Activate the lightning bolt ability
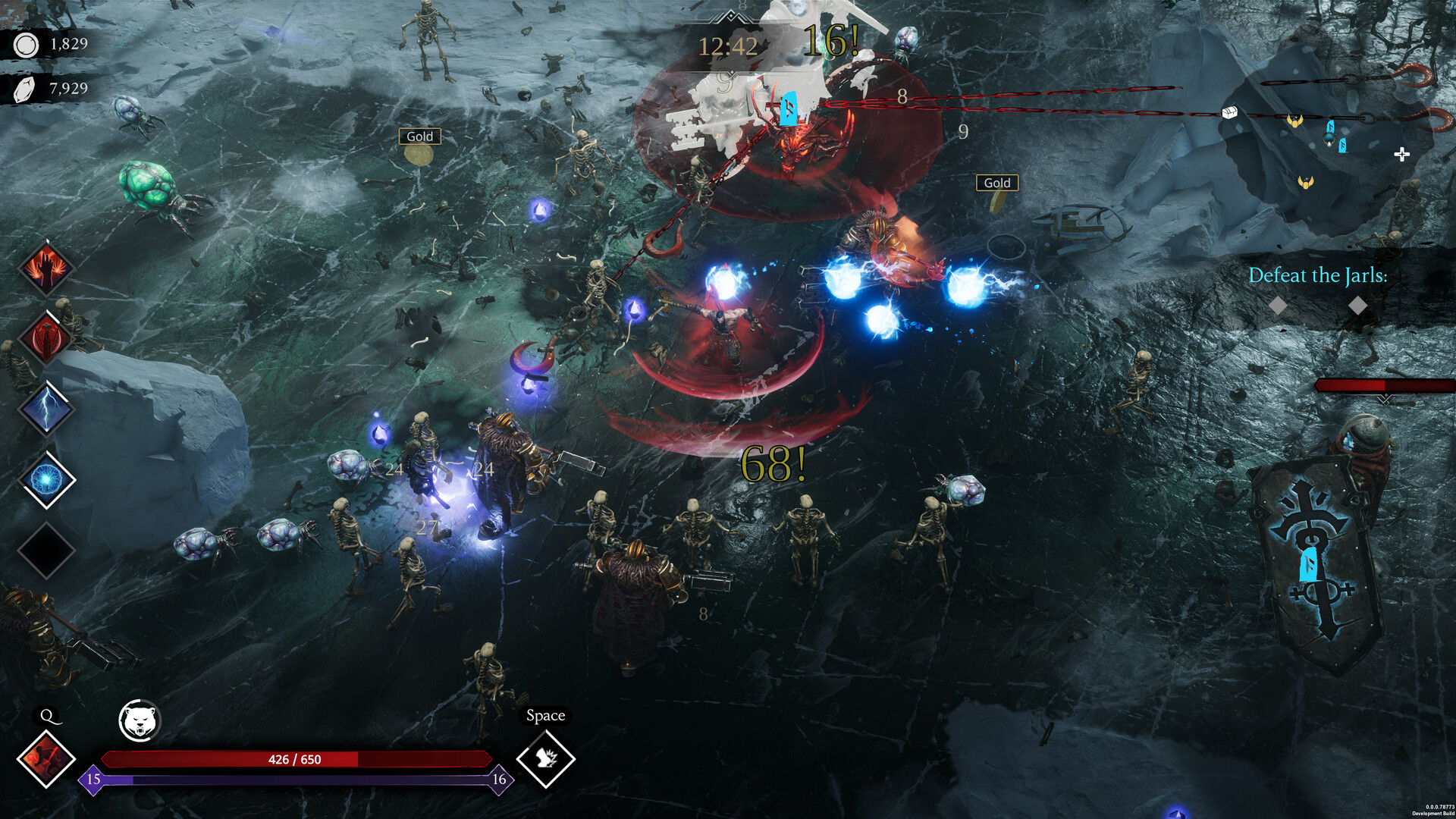1456x819 pixels. point(46,409)
